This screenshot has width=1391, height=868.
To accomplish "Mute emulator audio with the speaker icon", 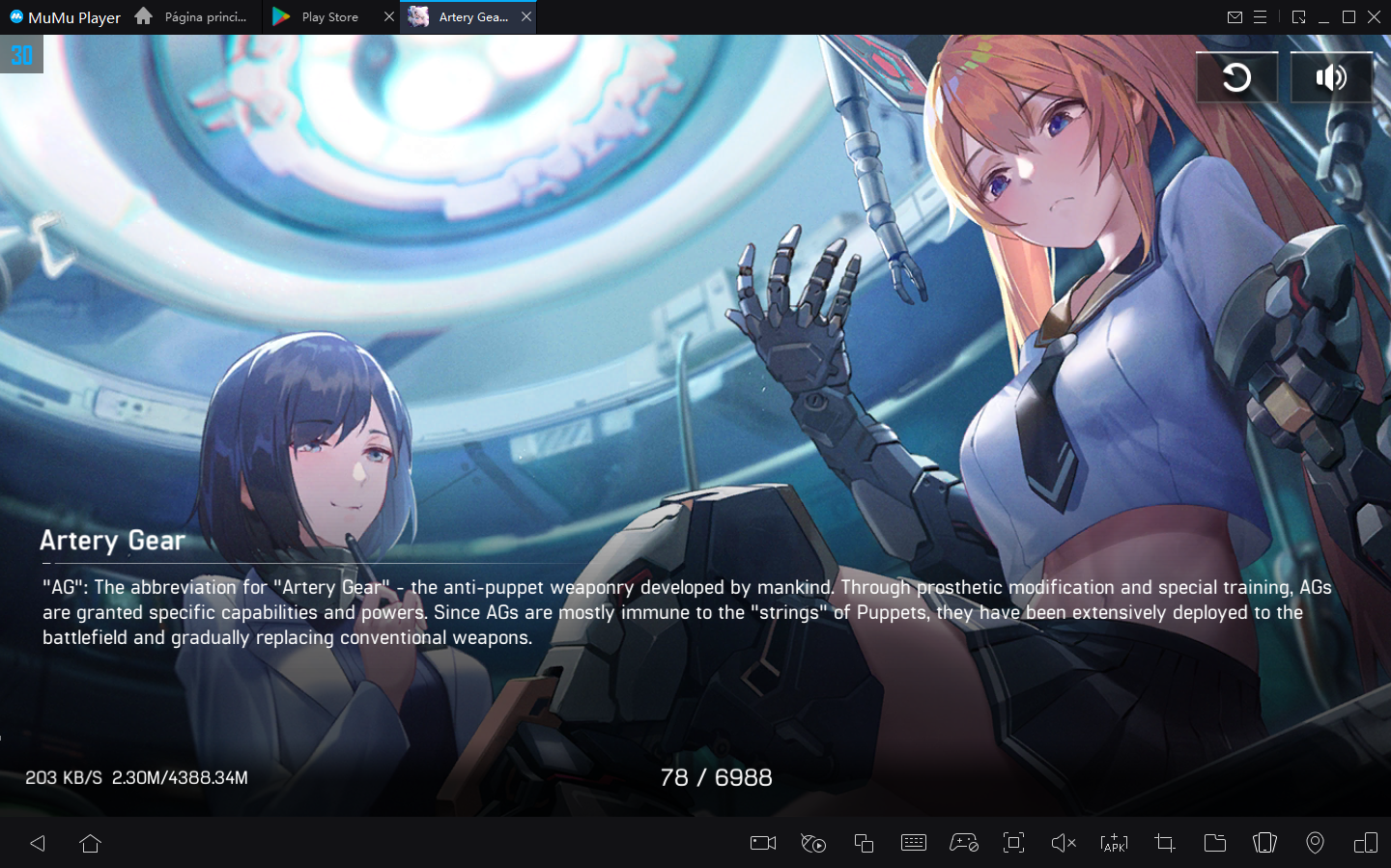I will 1064,843.
